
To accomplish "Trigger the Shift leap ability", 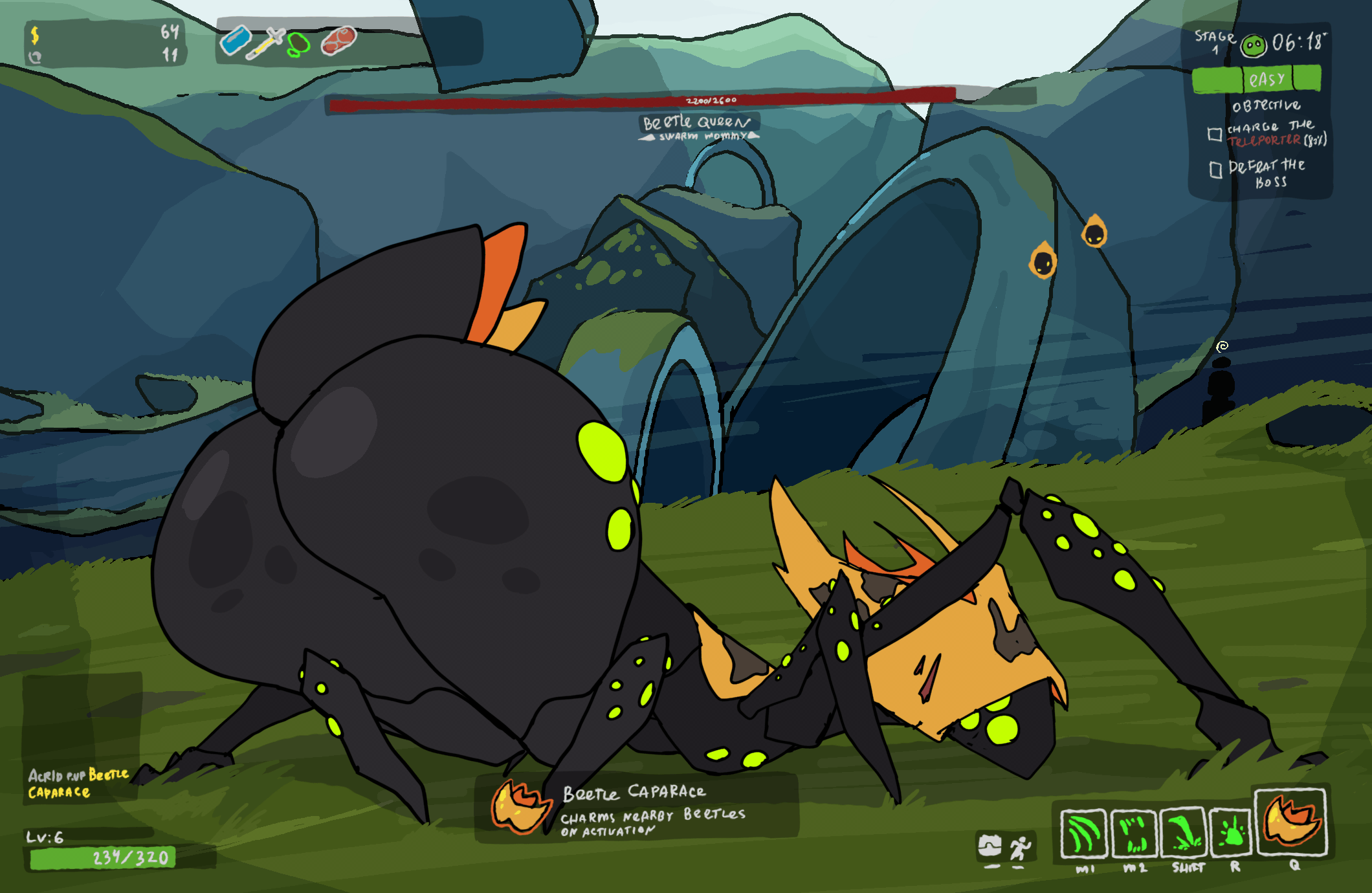I will pos(1184,833).
